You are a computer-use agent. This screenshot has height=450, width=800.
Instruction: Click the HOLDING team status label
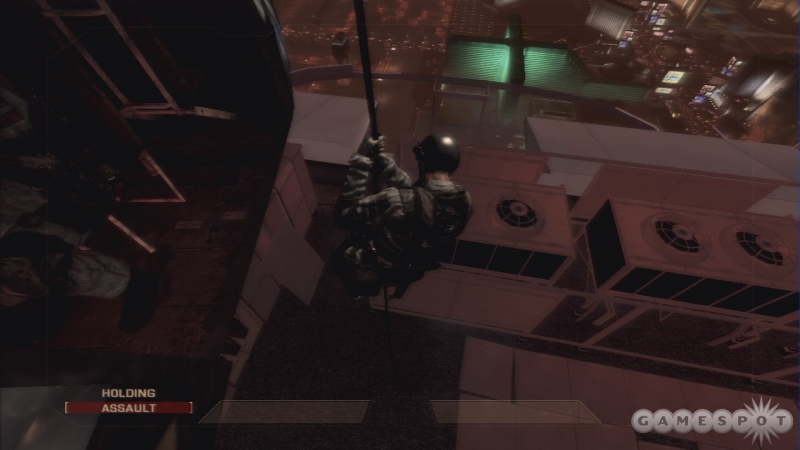click(128, 393)
